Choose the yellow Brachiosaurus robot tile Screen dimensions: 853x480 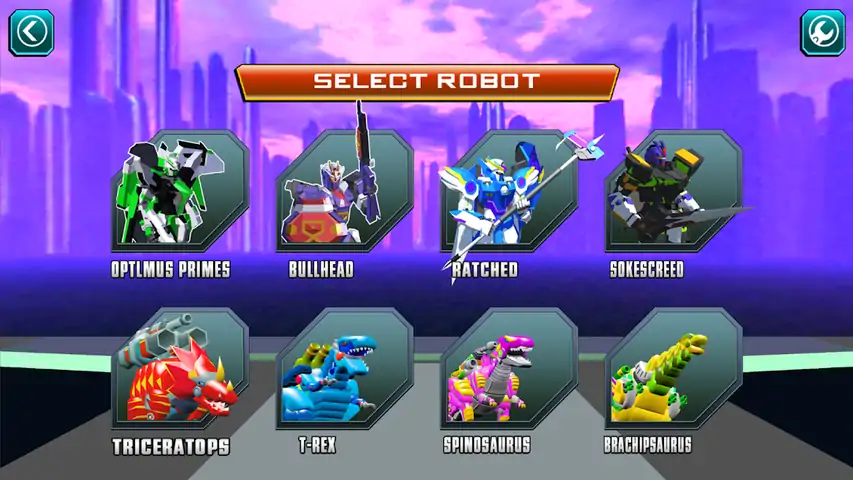(x=672, y=372)
